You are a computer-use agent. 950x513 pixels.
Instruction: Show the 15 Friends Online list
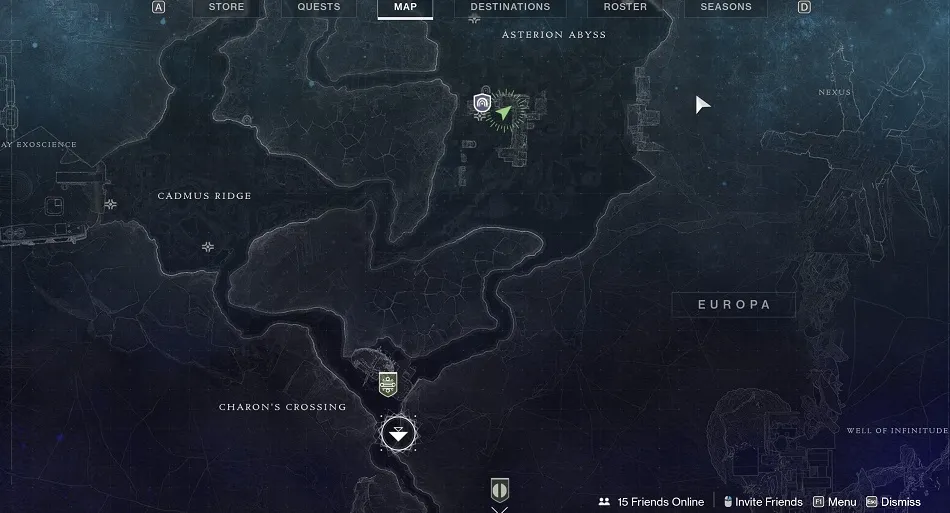[651, 502]
